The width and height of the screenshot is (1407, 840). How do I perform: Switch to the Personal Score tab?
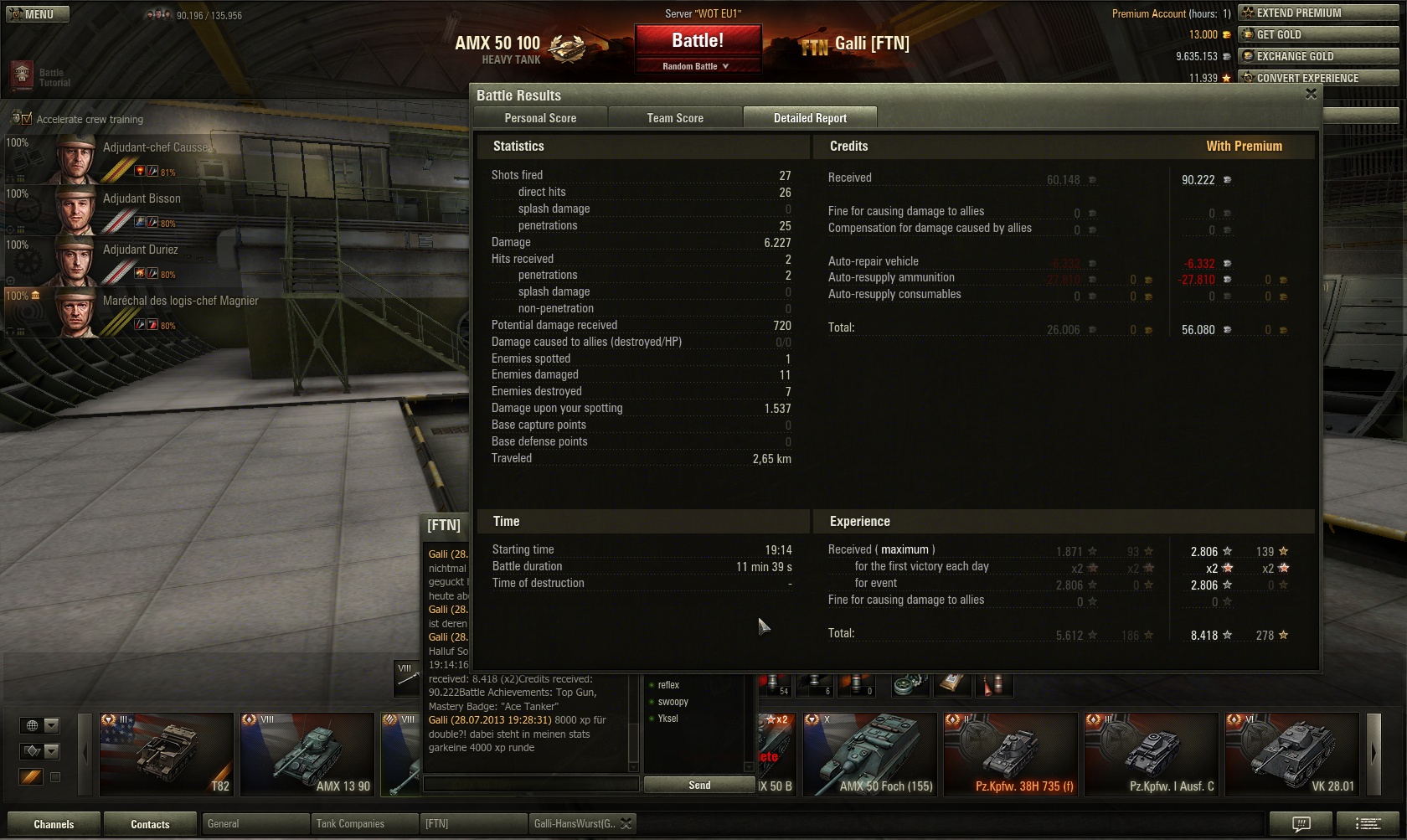[540, 118]
